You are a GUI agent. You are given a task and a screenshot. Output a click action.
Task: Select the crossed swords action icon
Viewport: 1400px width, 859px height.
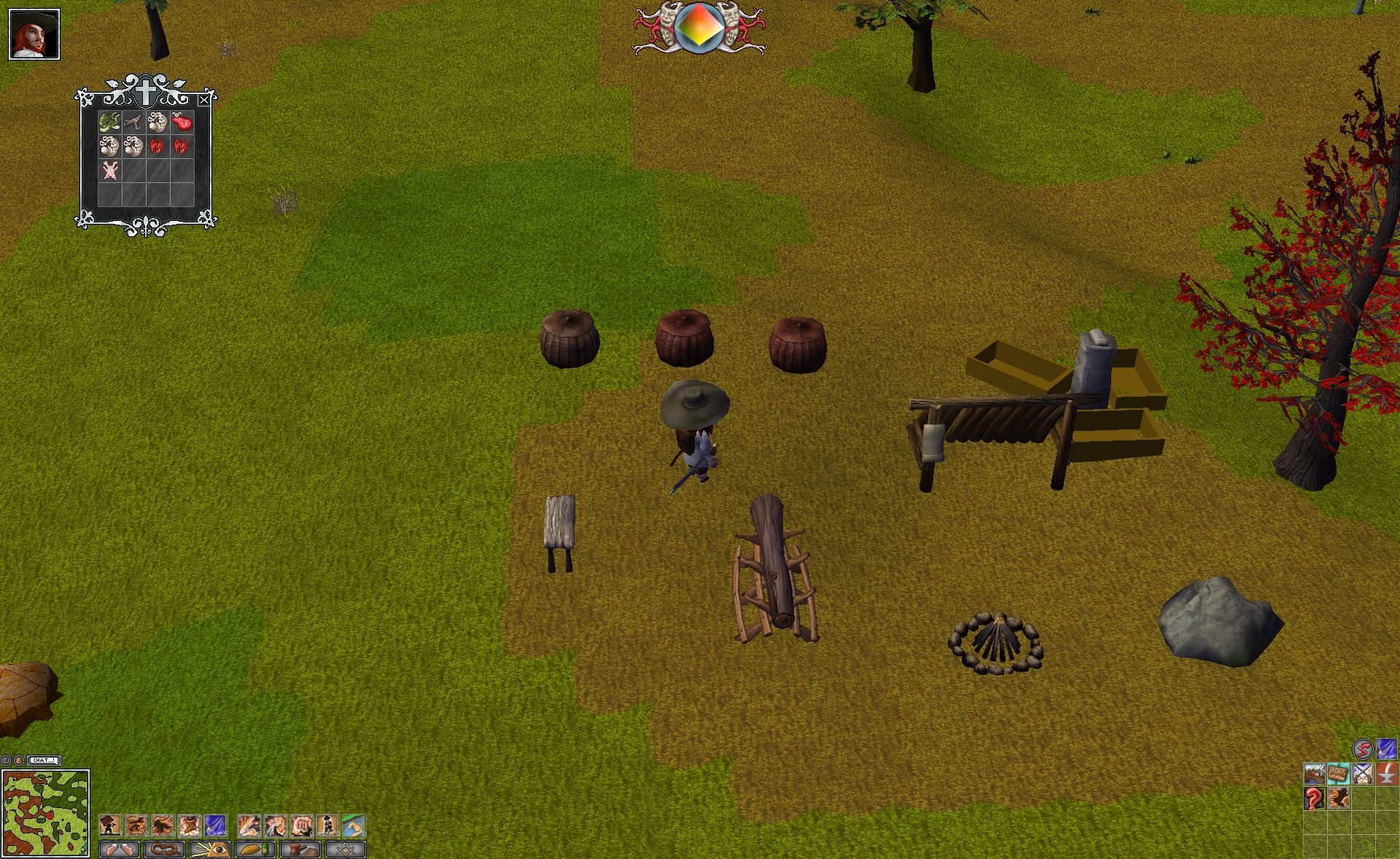coord(1362,774)
